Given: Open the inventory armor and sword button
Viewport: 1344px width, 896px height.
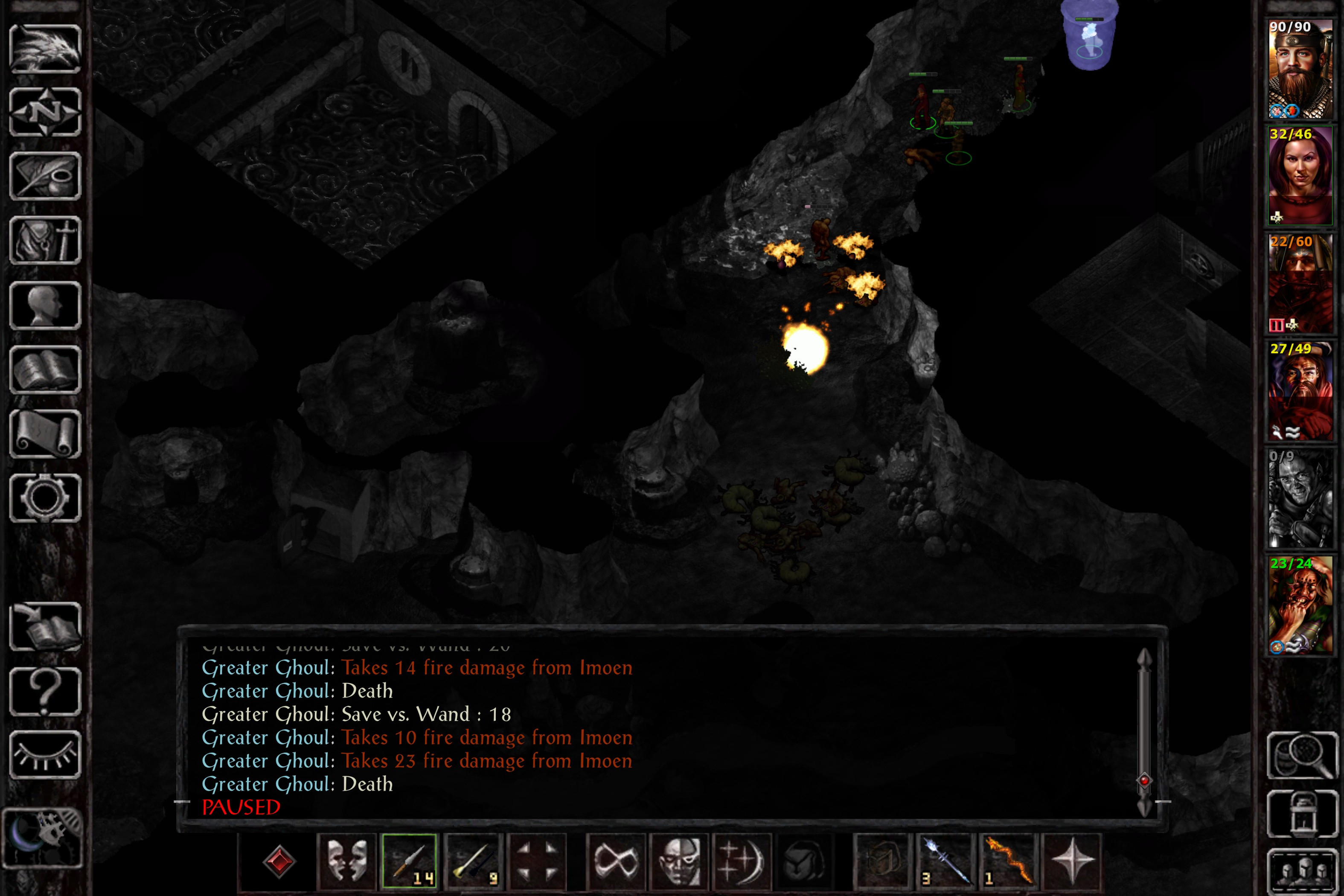Looking at the screenshot, I should (x=45, y=241).
